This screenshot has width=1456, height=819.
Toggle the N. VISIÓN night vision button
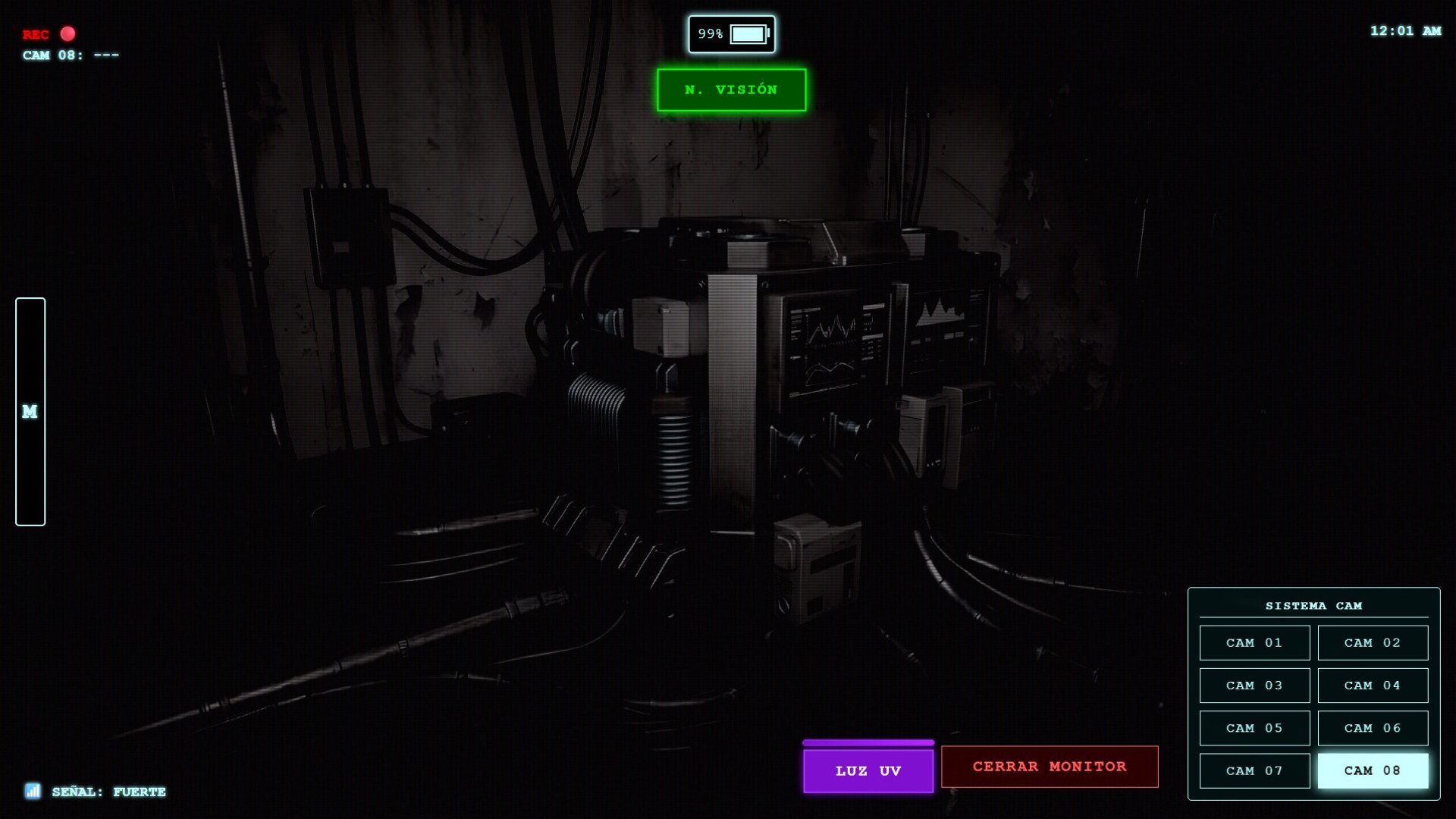[731, 90]
